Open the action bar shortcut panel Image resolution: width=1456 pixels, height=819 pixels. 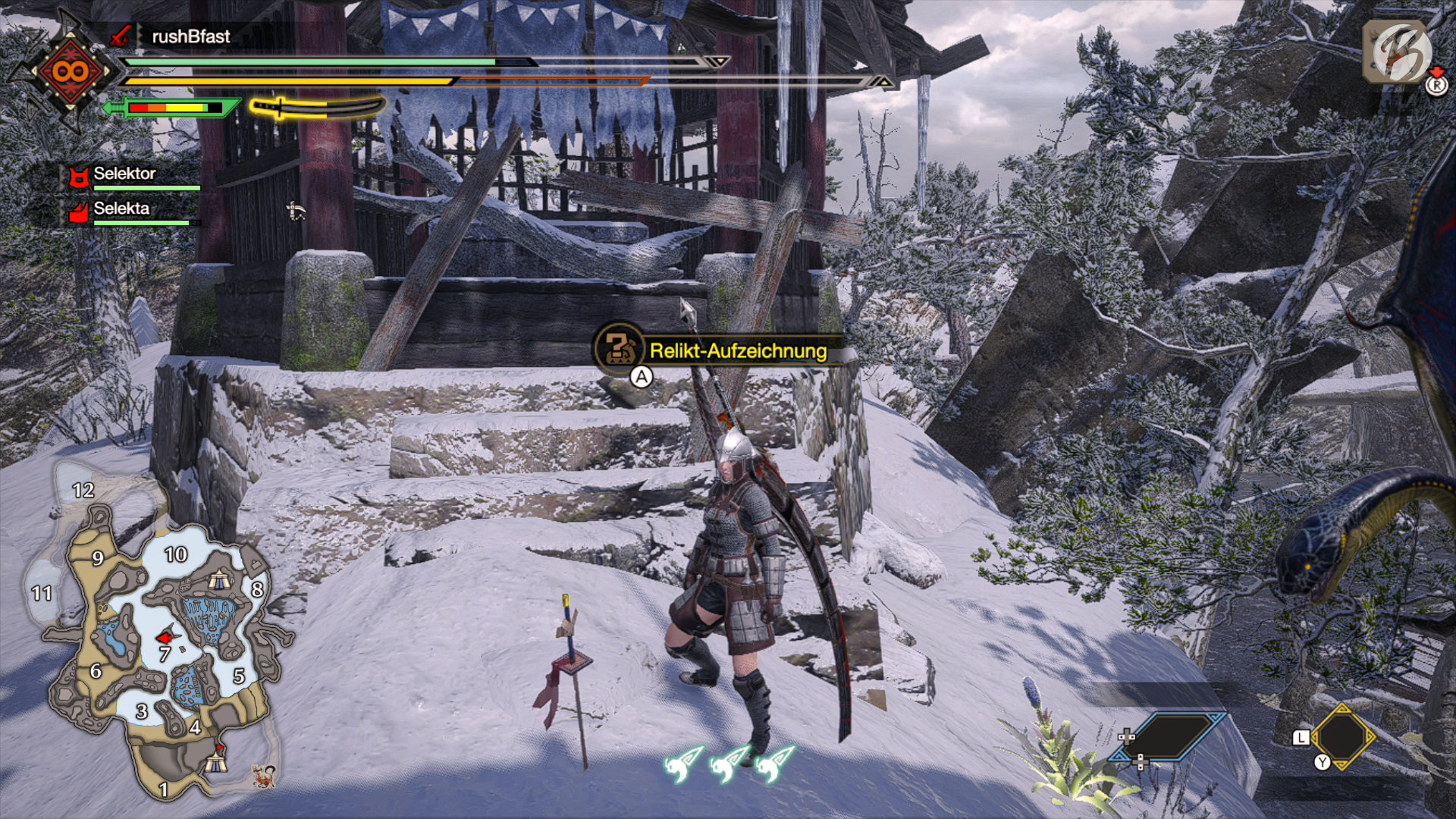pos(1169,735)
